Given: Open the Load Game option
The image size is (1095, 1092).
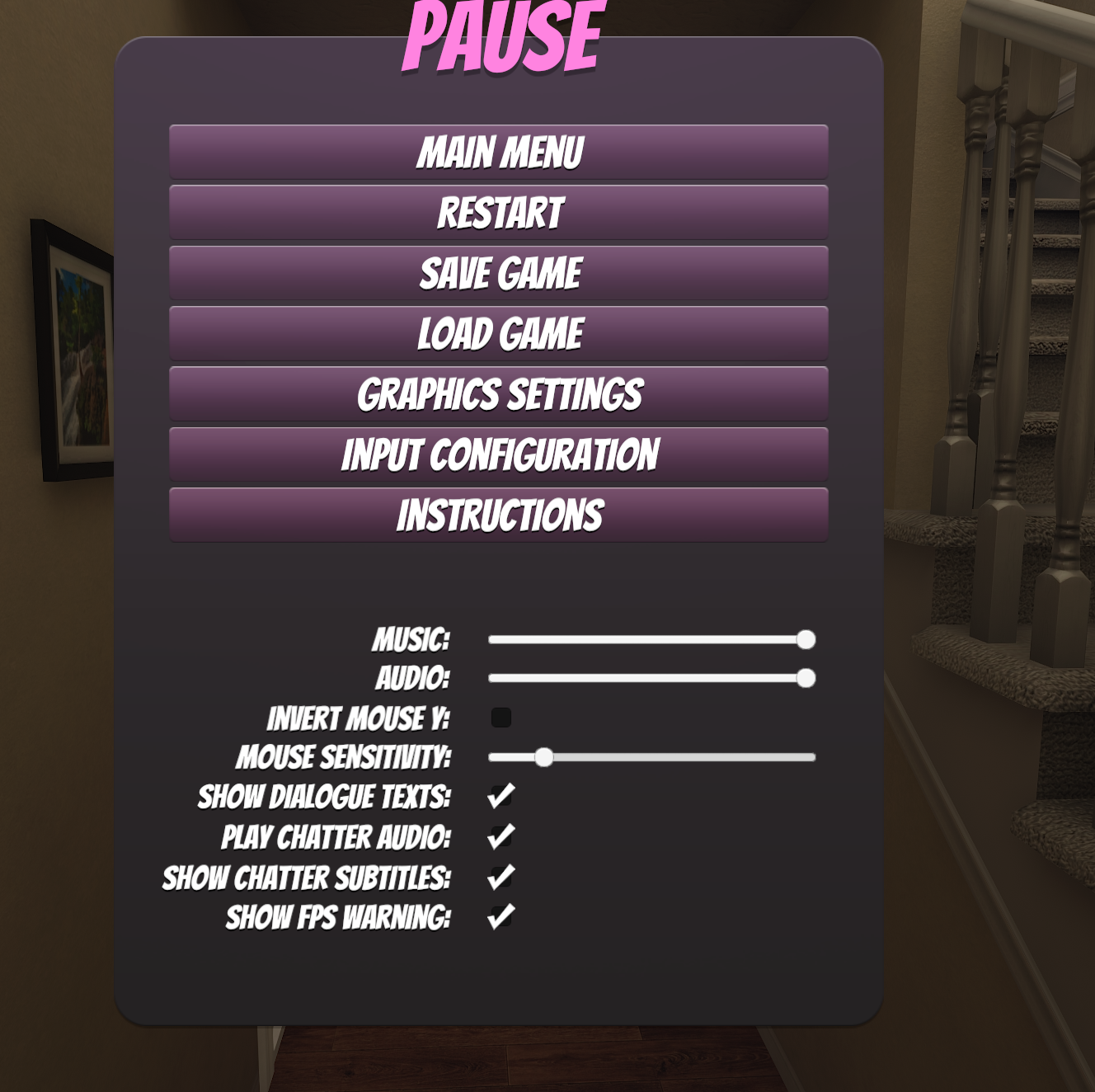Looking at the screenshot, I should pyautogui.click(x=499, y=332).
